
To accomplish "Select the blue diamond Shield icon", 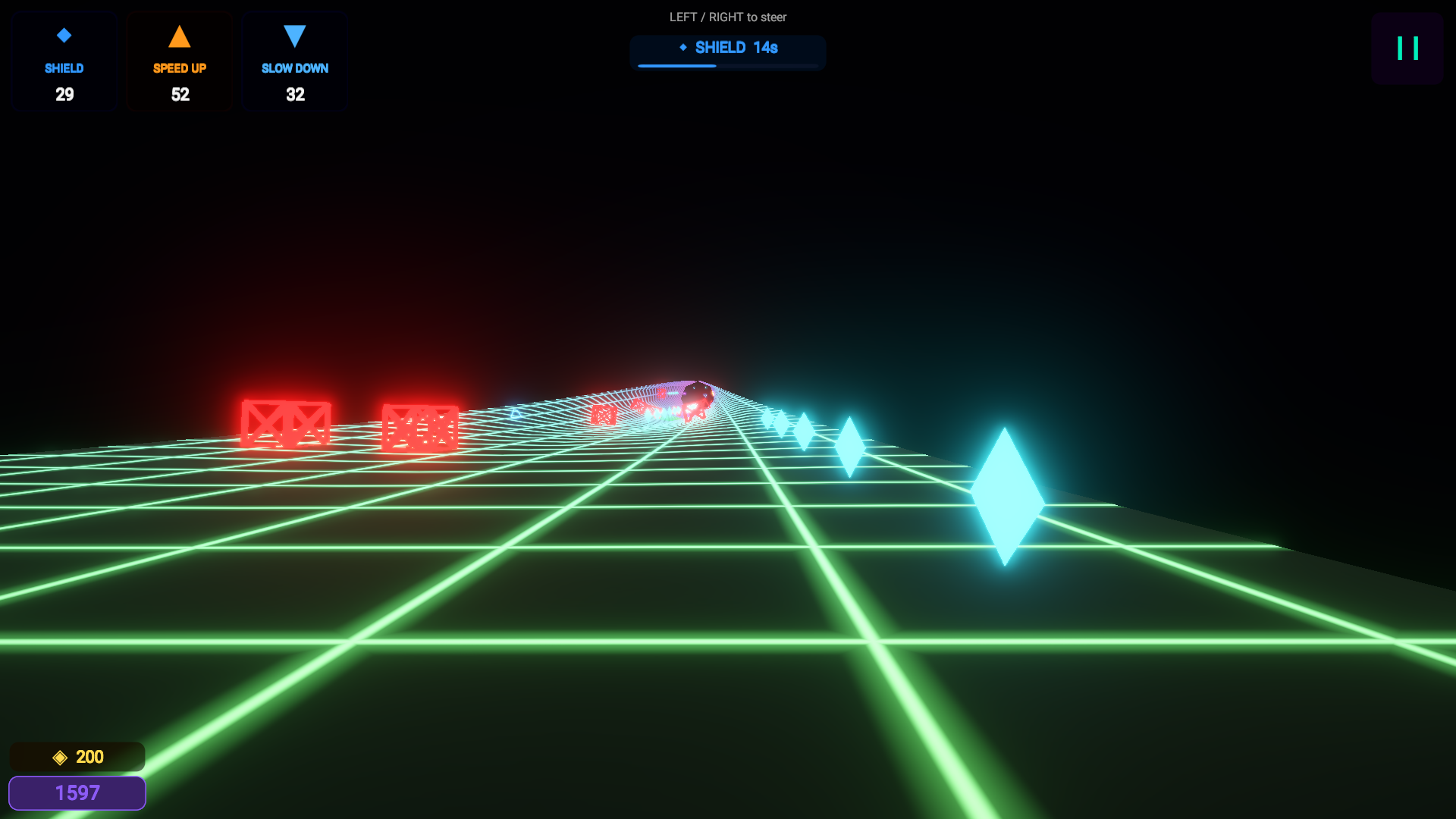I will tap(64, 34).
